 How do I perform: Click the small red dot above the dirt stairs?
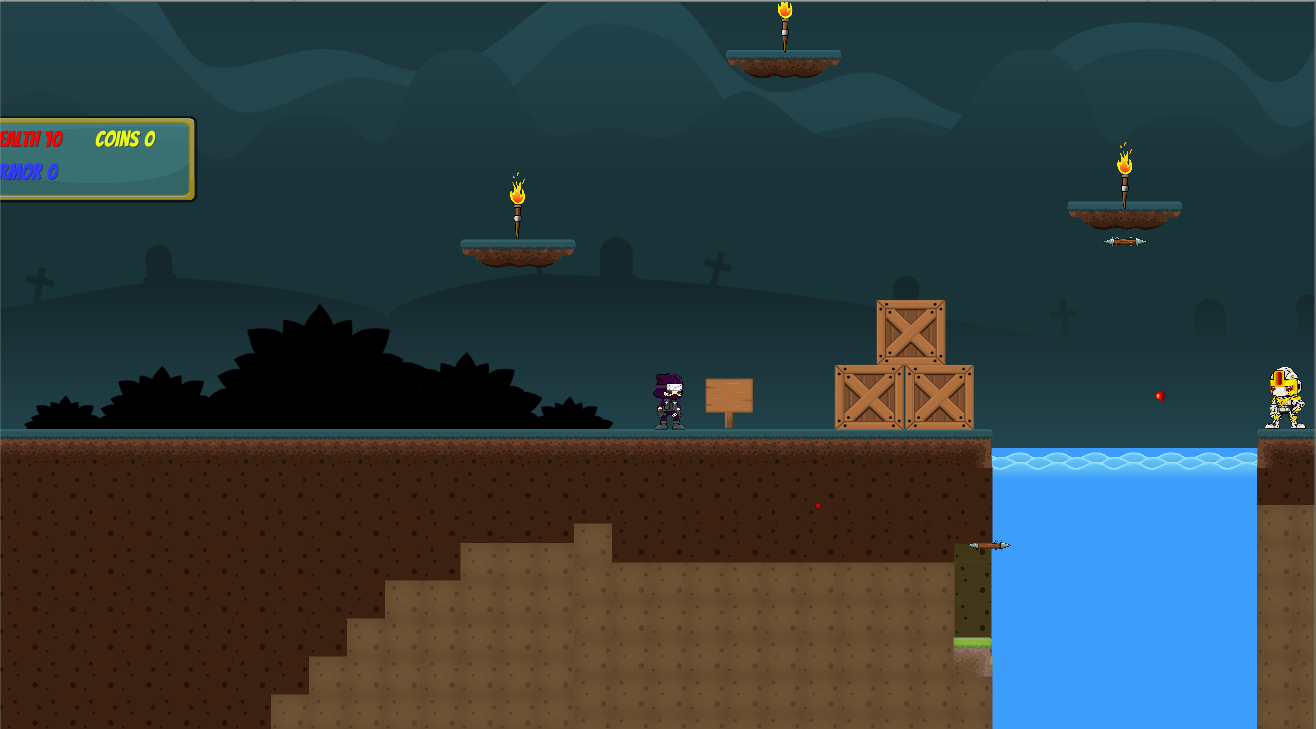817,504
